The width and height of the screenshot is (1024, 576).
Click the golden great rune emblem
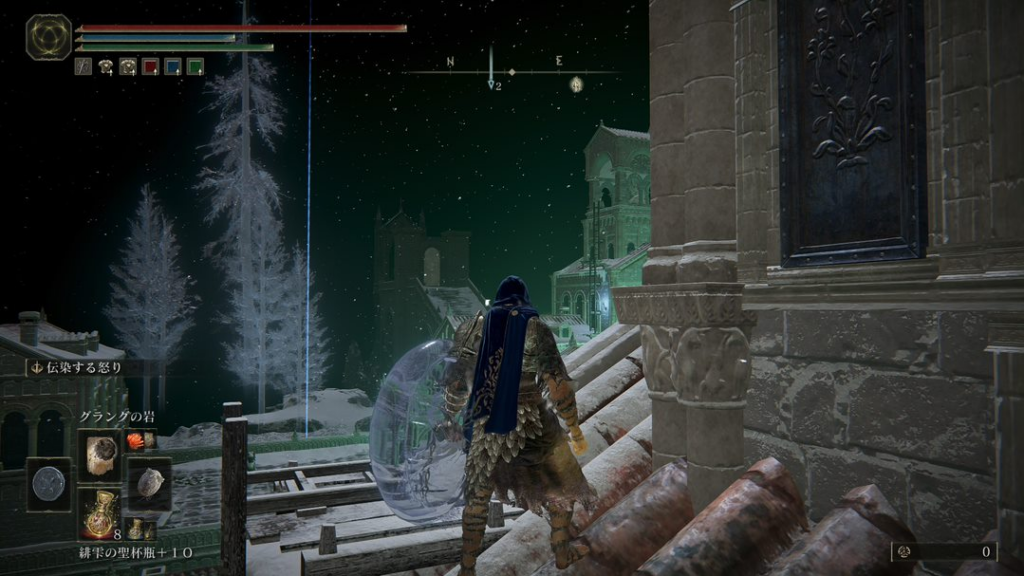coord(48,37)
